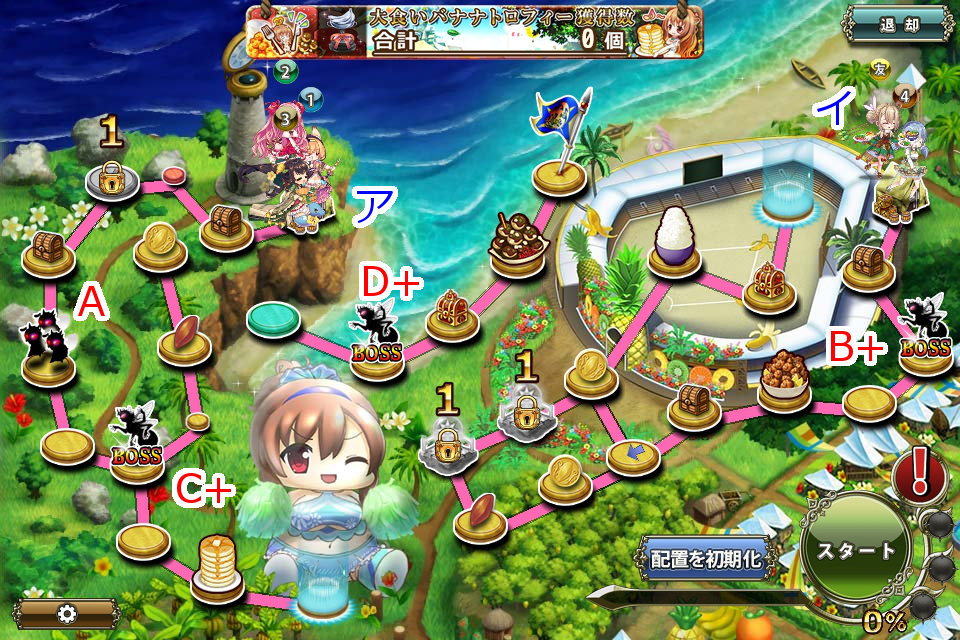Select the blue arrow direction node
The width and height of the screenshot is (960, 640).
click(633, 456)
